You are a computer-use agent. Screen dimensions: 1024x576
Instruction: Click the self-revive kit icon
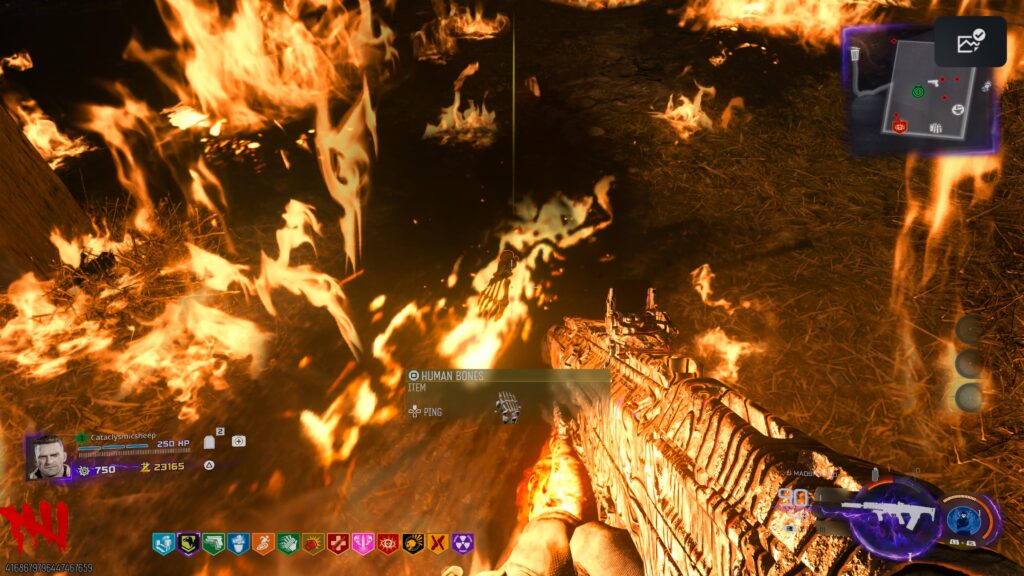[238, 441]
